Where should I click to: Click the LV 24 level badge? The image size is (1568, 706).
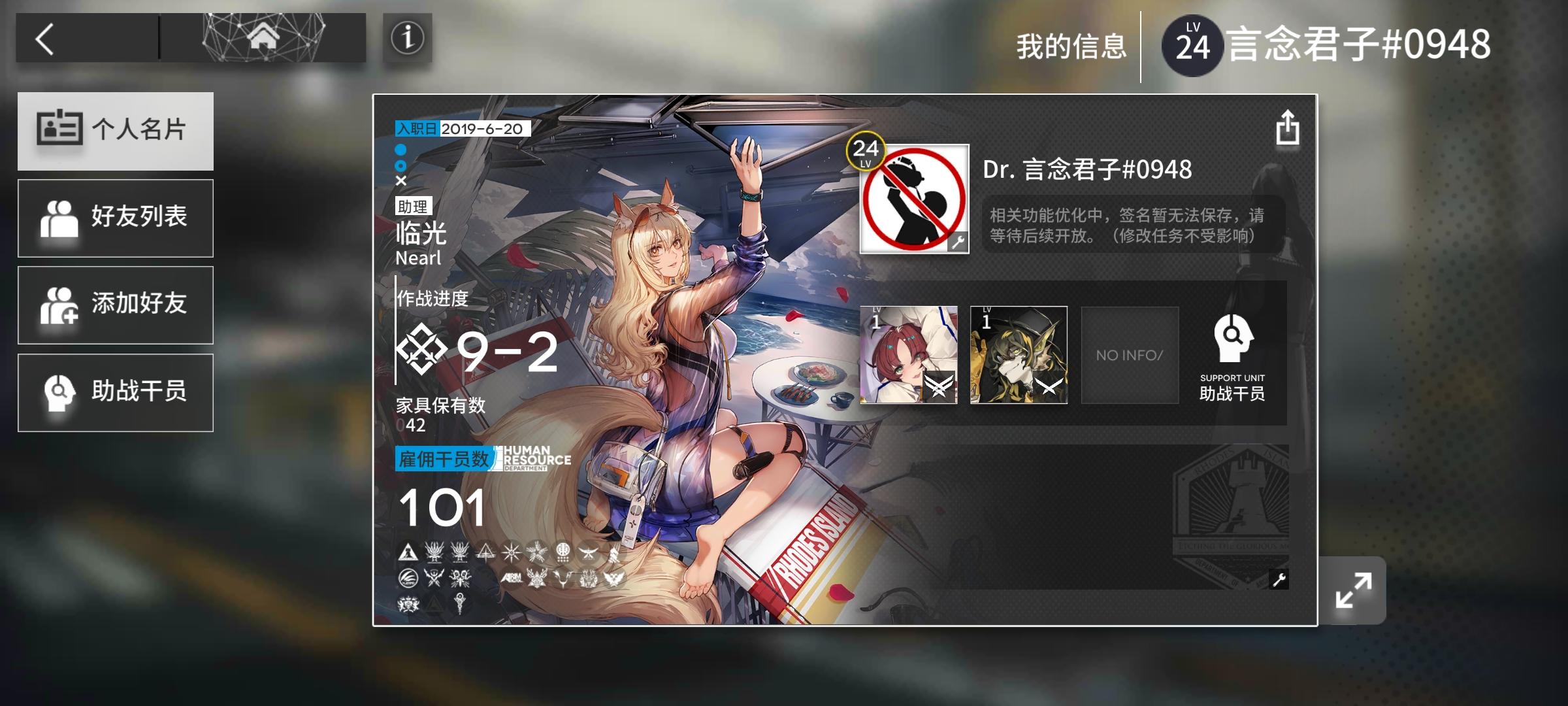1192,43
